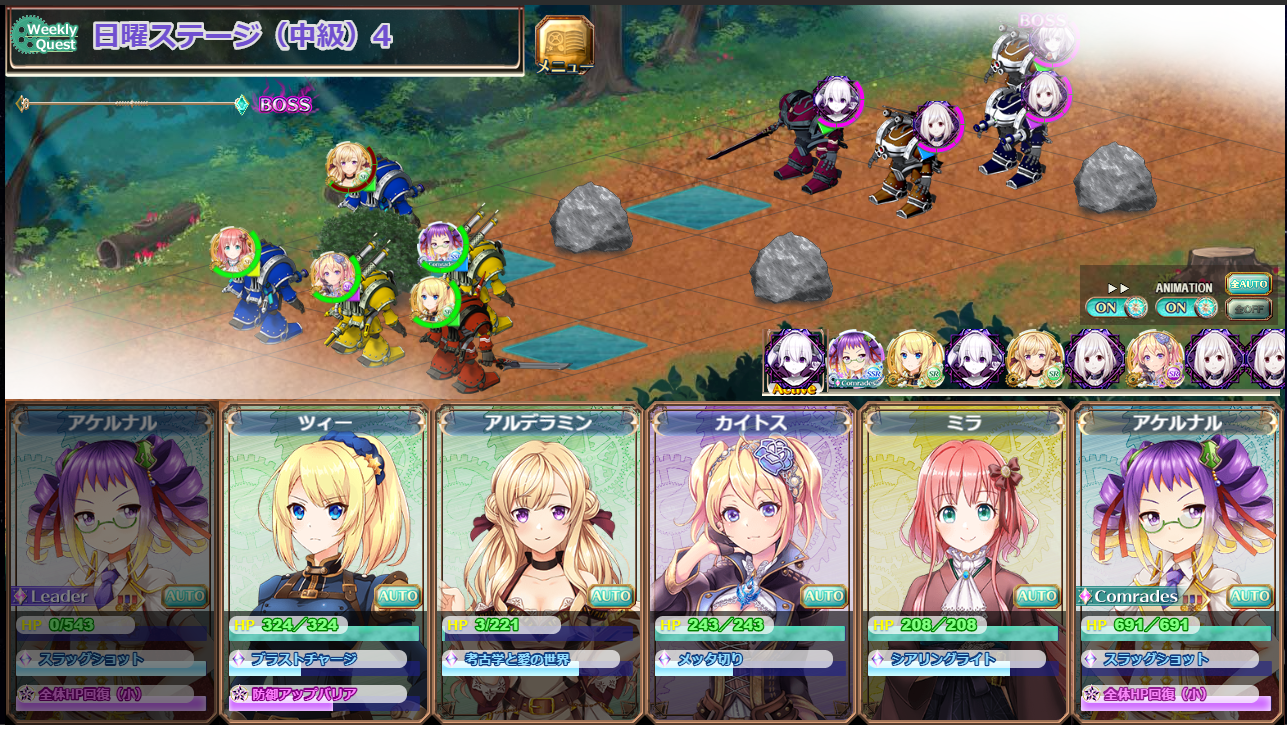
Task: Use ミラ's シアリングライト skill
Action: pos(958,660)
